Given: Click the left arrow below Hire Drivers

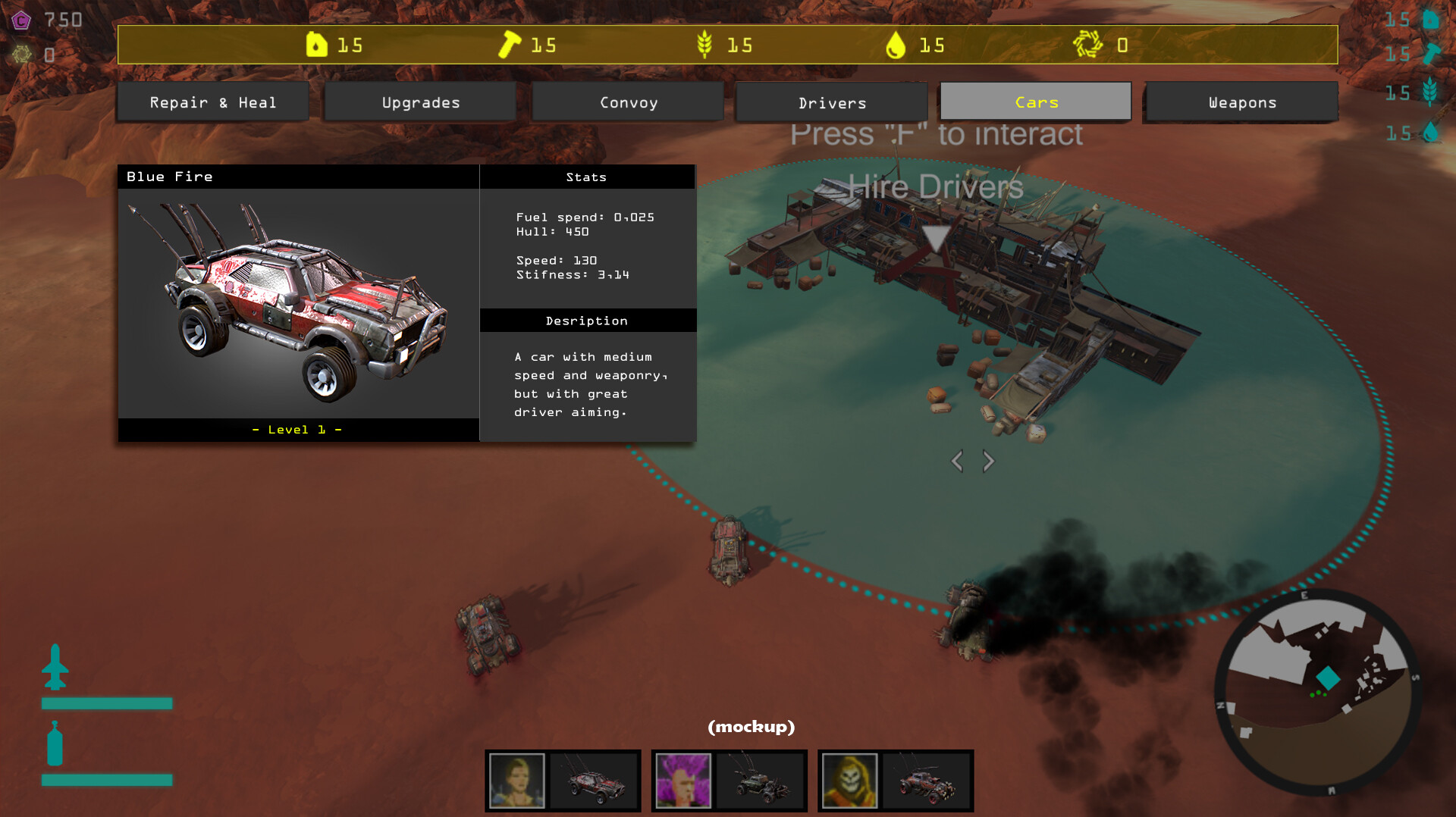Looking at the screenshot, I should (958, 460).
